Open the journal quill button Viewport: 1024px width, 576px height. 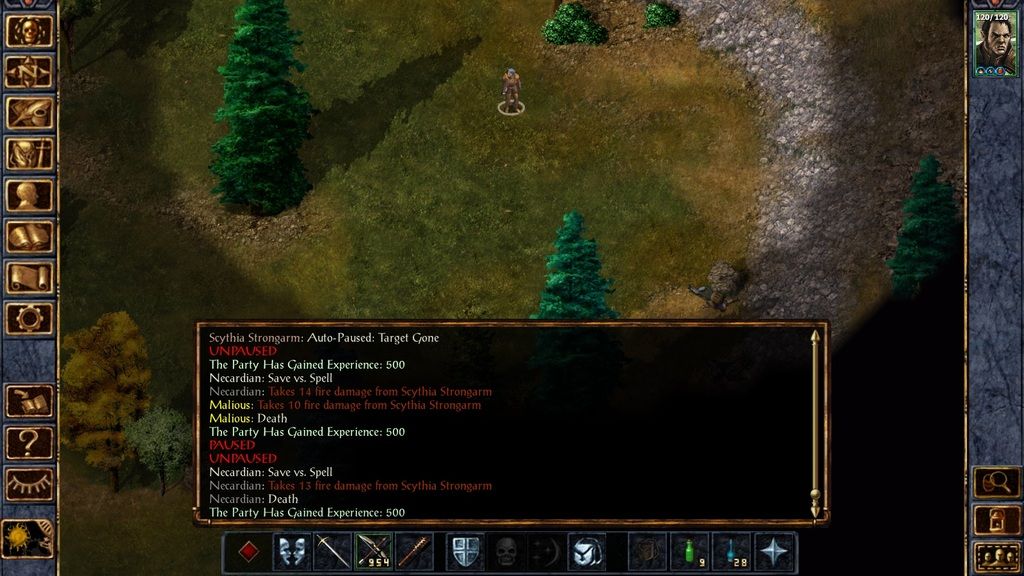point(29,113)
